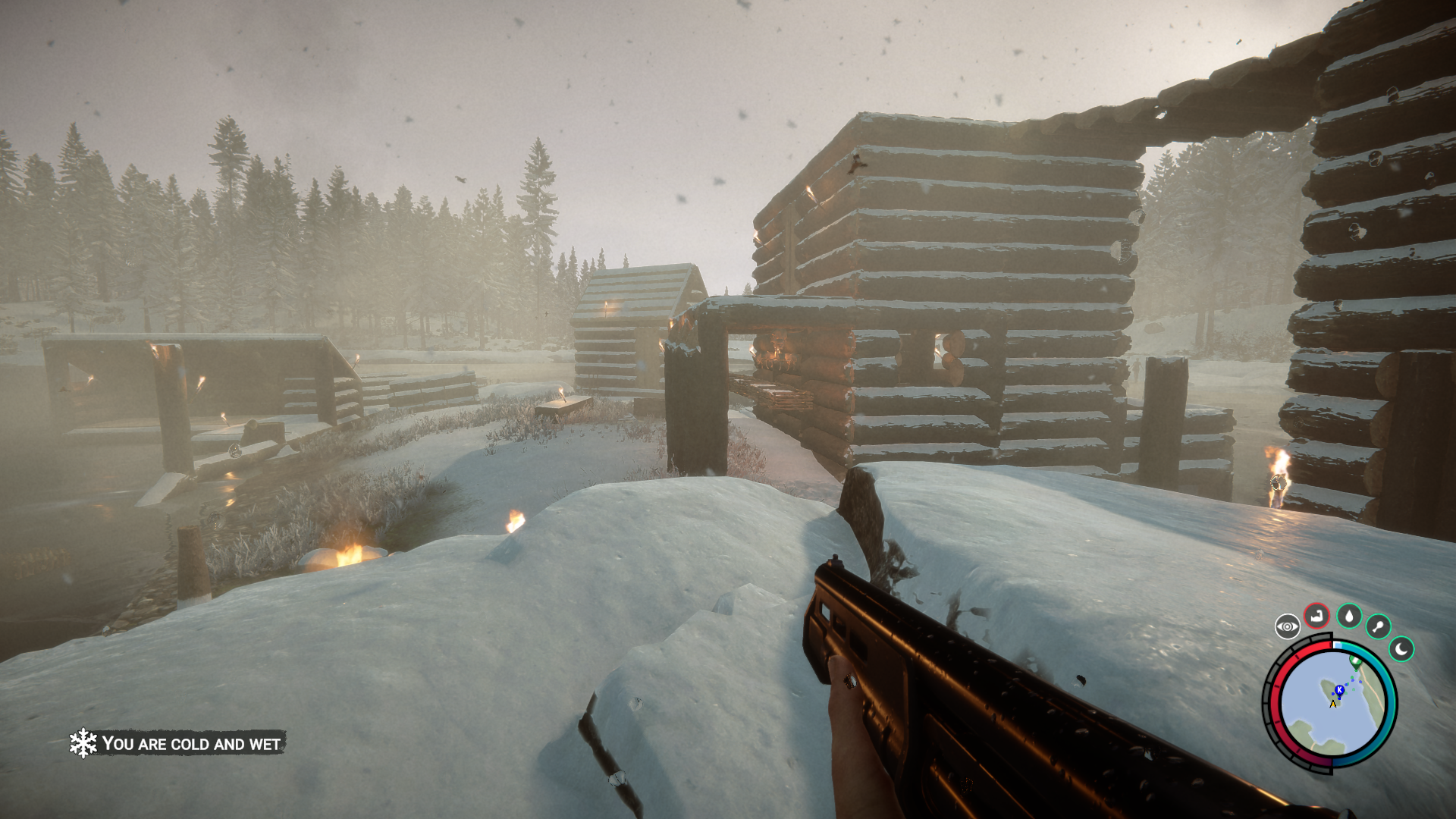The width and height of the screenshot is (1456, 819).
Task: Click the eye visibility icon
Action: click(x=1287, y=626)
